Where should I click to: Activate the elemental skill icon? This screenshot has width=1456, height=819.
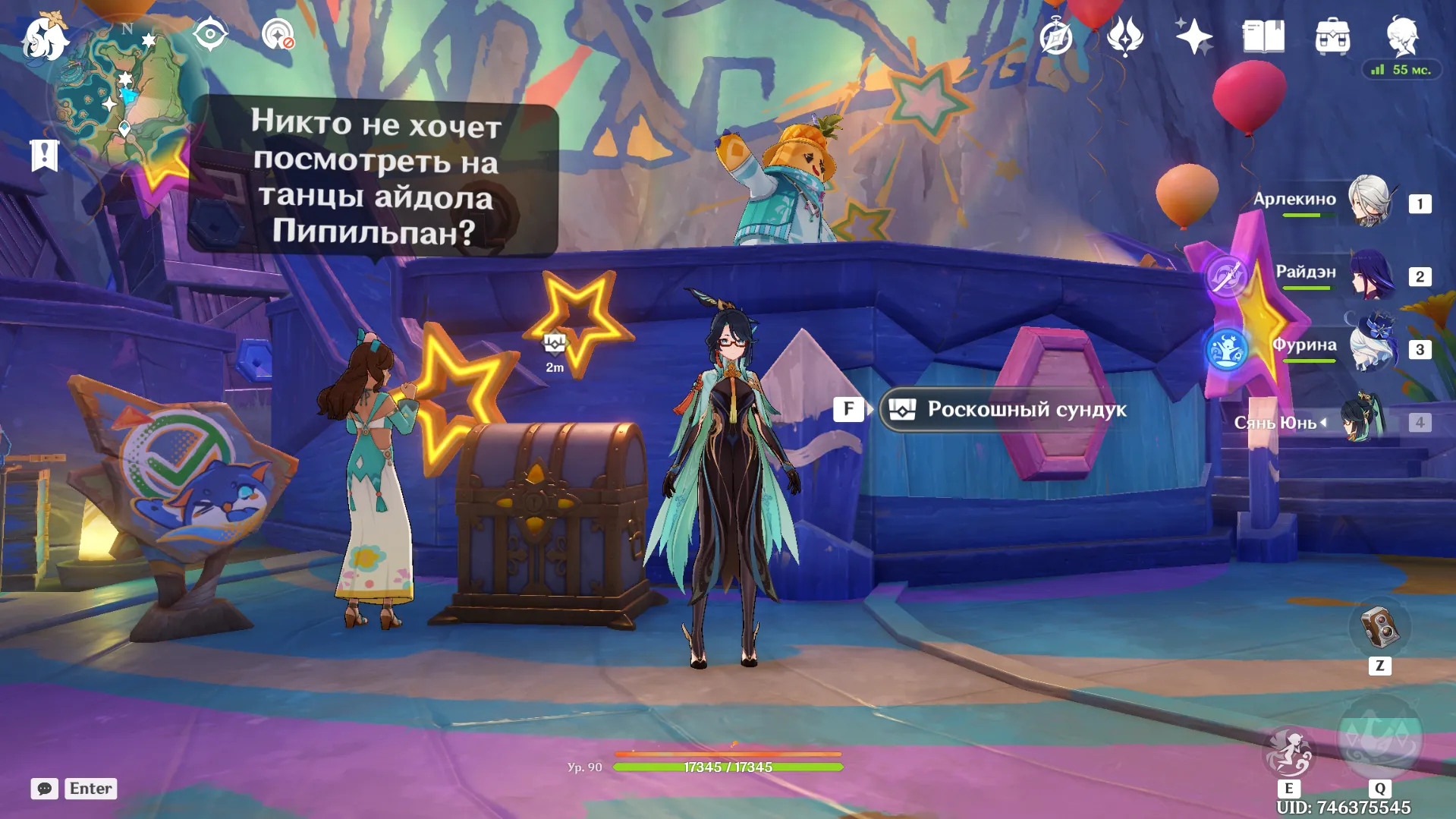click(x=1288, y=751)
